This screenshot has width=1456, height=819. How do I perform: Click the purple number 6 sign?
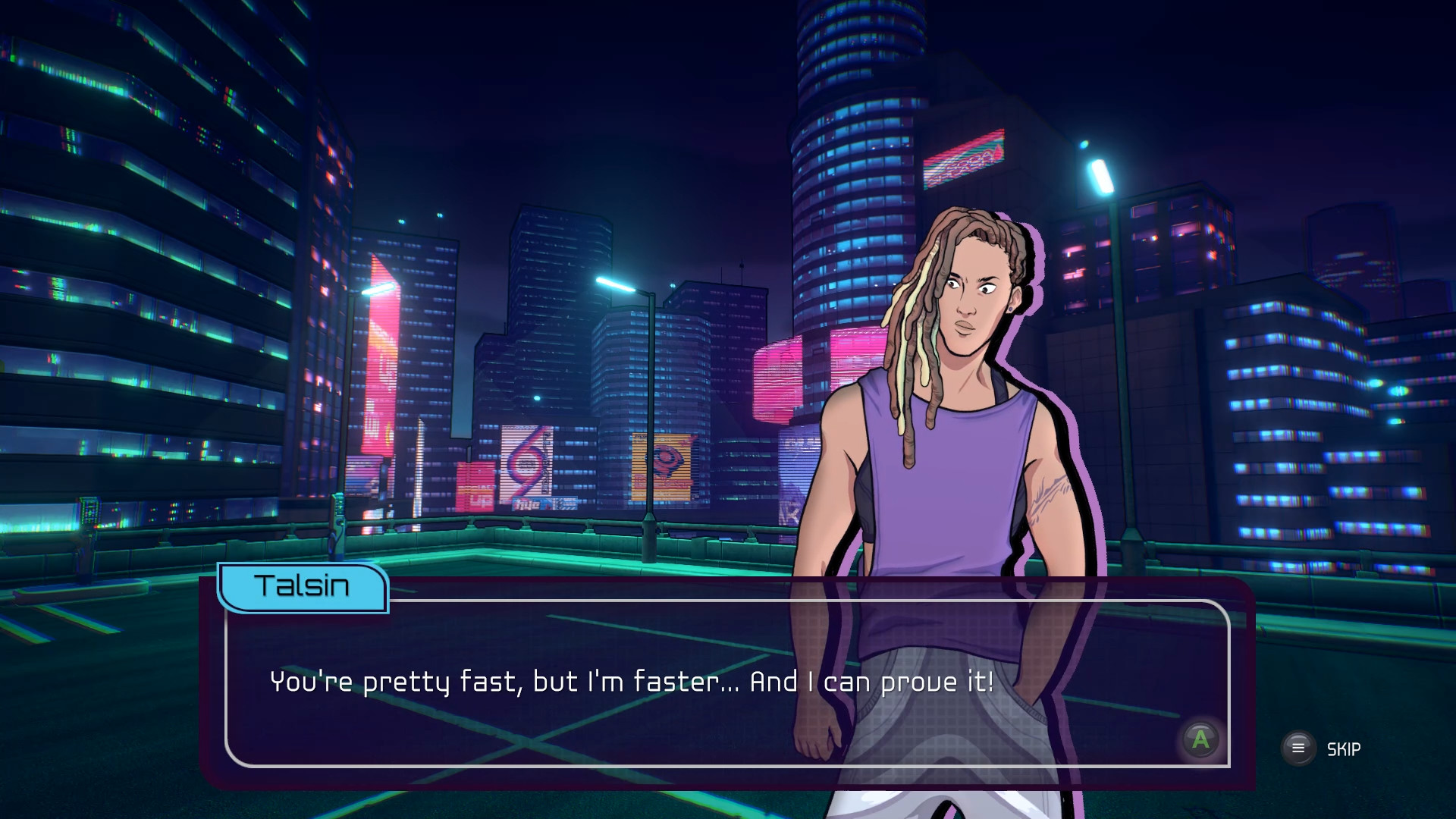tap(523, 466)
